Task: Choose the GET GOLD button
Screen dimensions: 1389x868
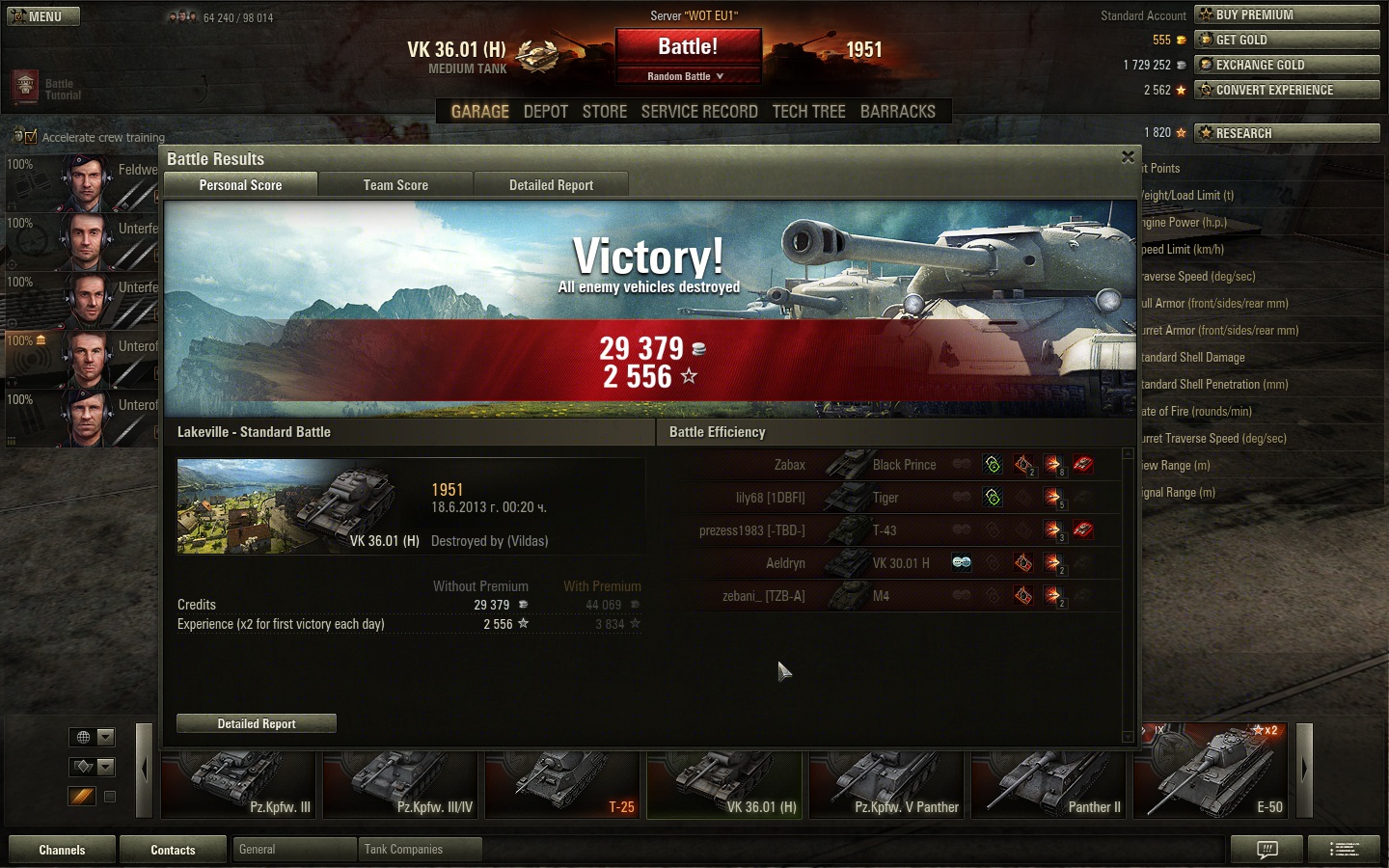Action: (1287, 40)
